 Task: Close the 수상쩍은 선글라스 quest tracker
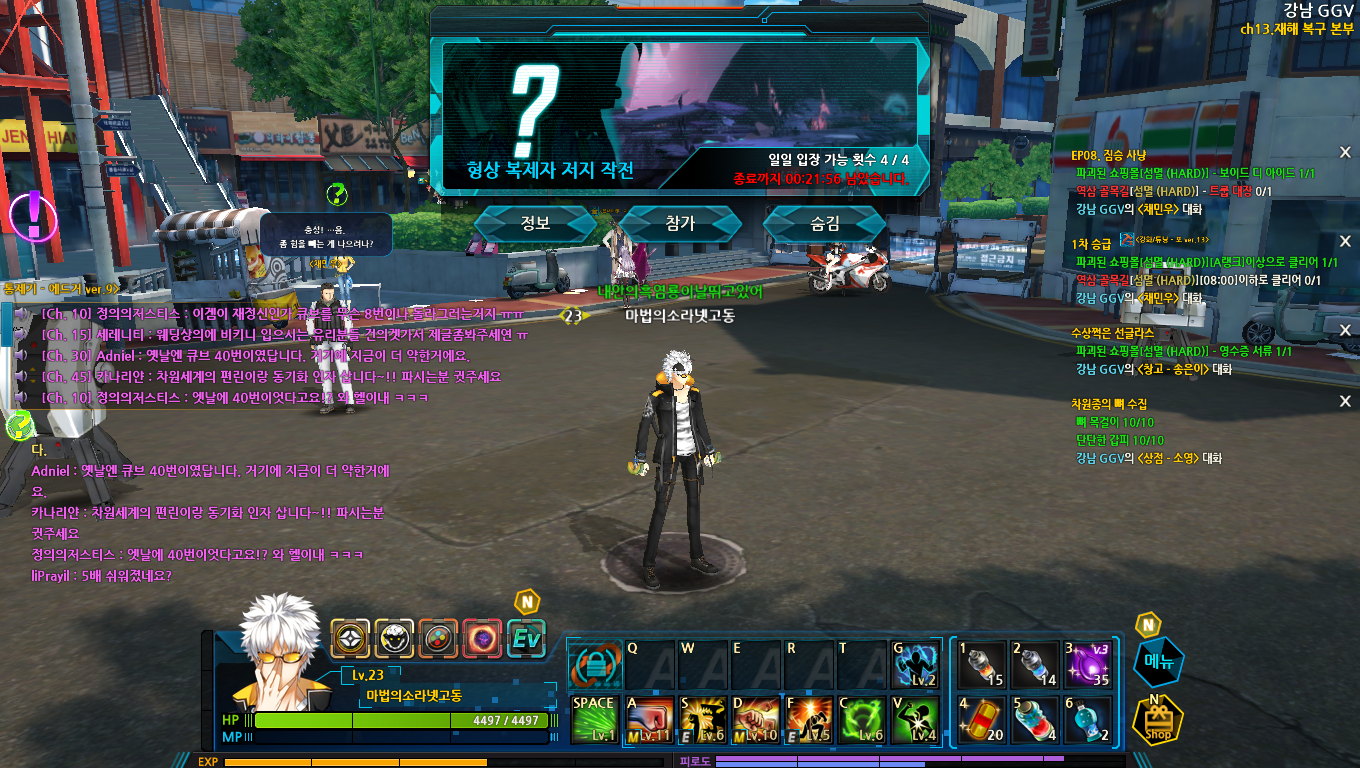coord(1345,330)
